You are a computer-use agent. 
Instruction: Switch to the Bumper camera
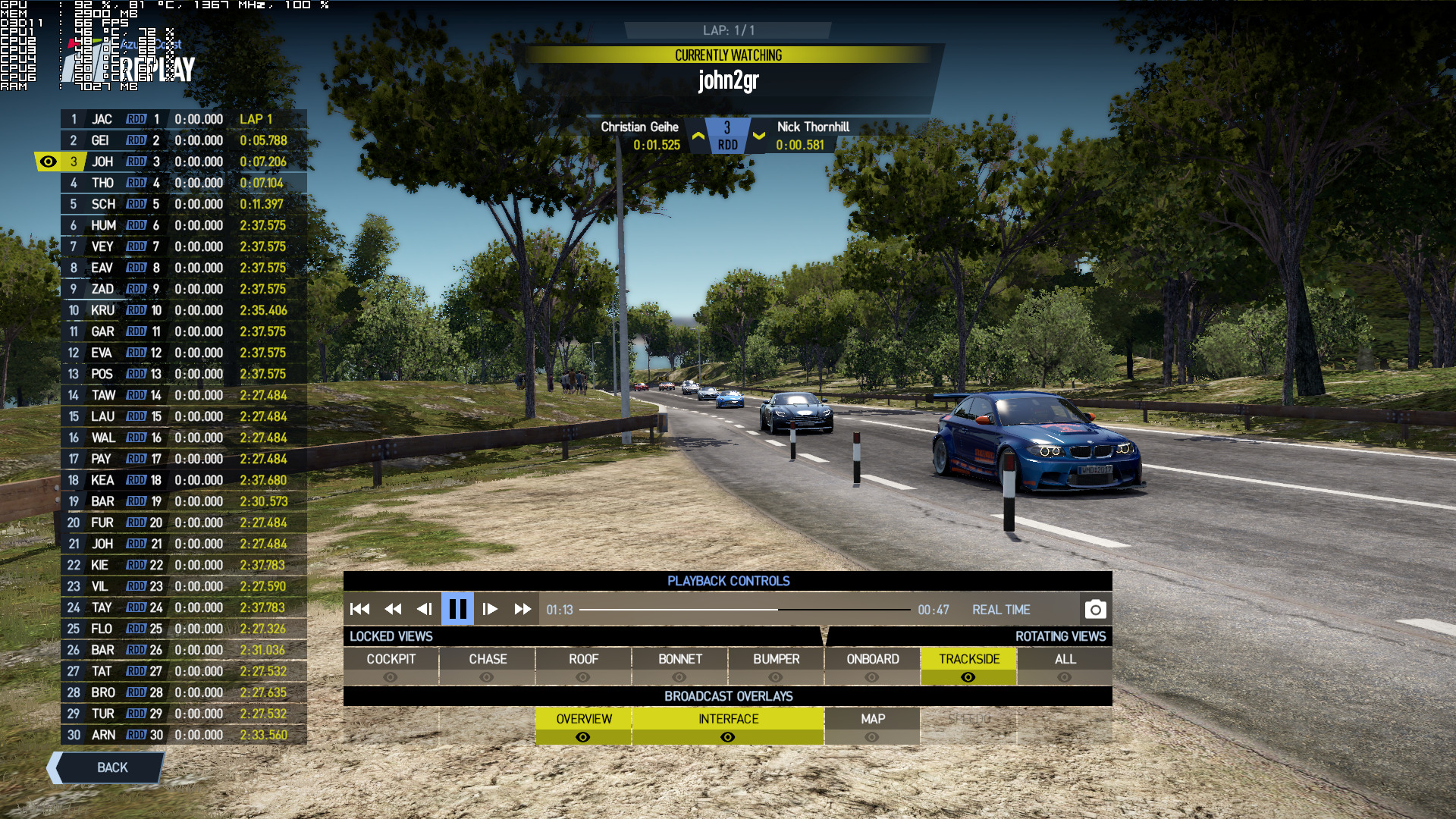pos(776,666)
